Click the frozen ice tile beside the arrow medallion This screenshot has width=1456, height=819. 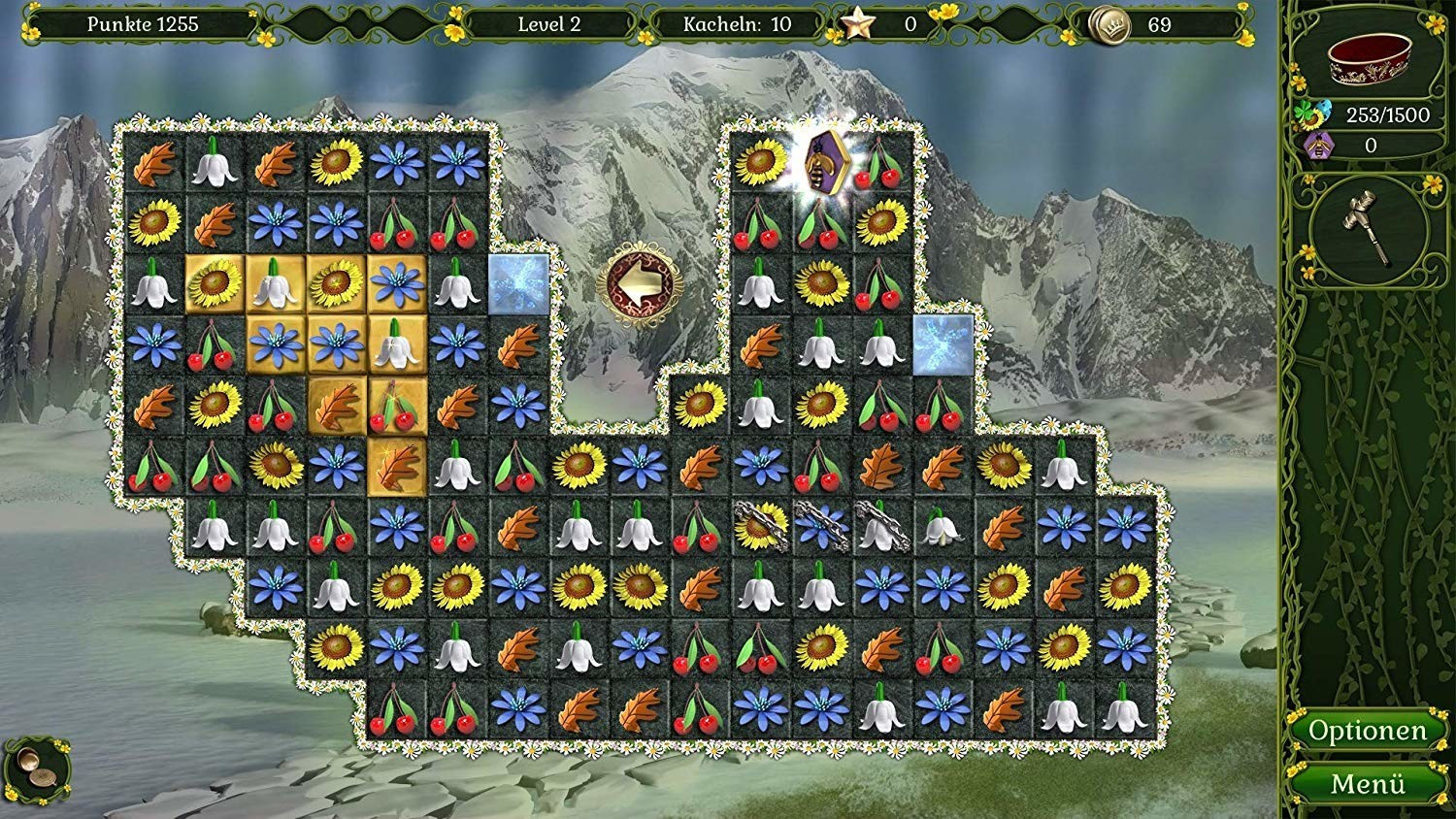pyautogui.click(x=517, y=283)
